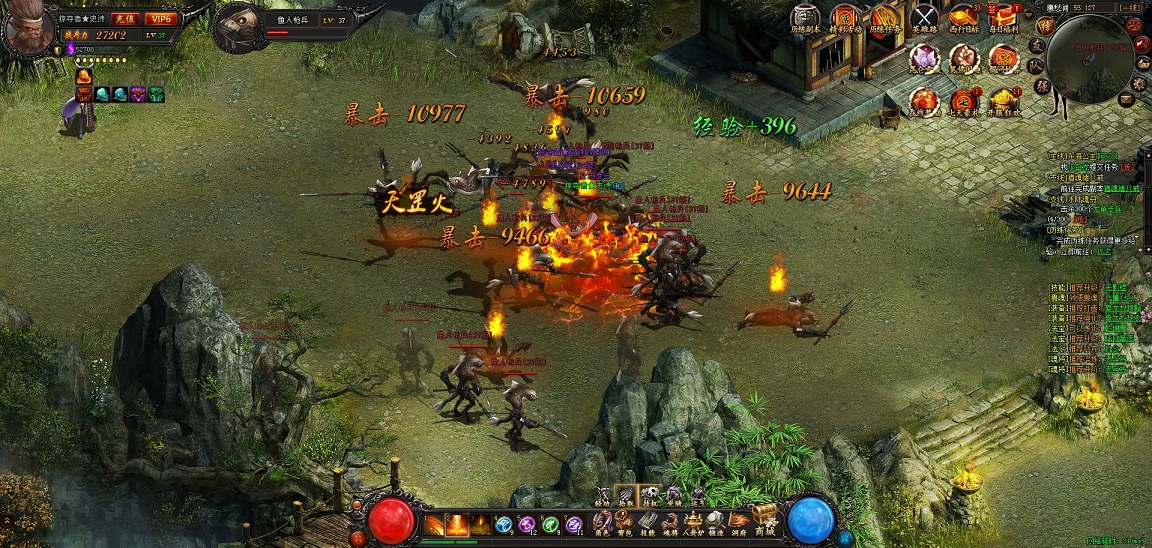Open 七天豪礼 seven-day gift icon

point(964,101)
